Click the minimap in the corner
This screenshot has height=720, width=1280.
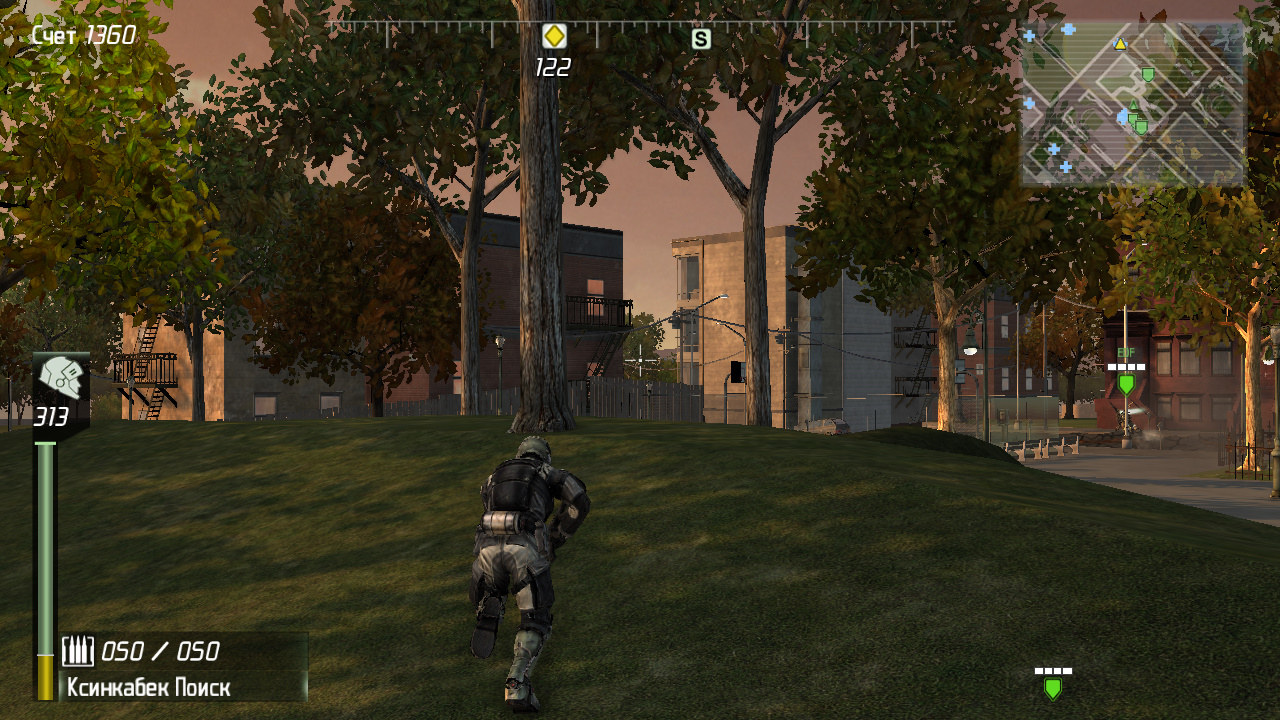coord(1133,104)
